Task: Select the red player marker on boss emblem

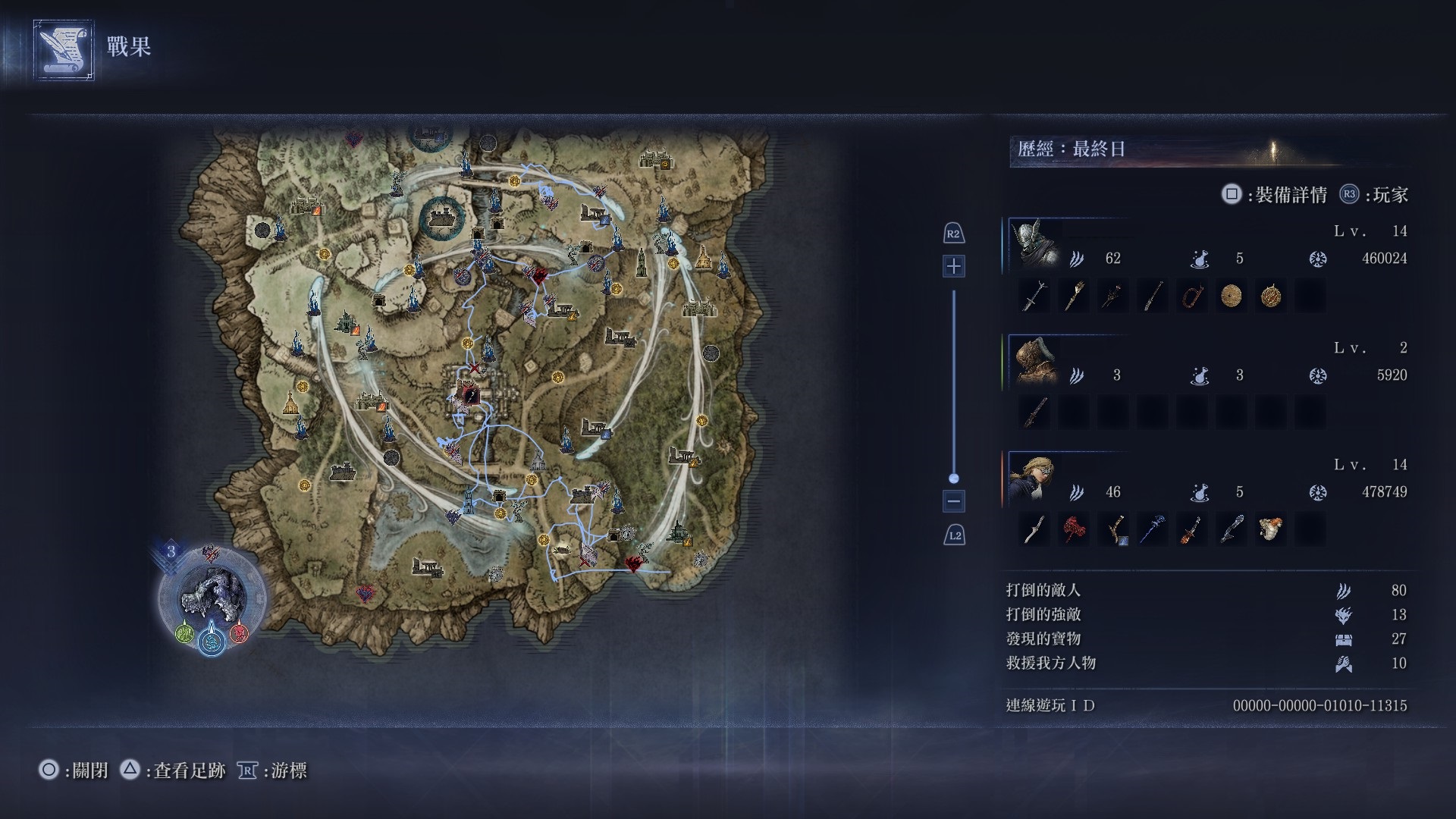Action: 239,632
